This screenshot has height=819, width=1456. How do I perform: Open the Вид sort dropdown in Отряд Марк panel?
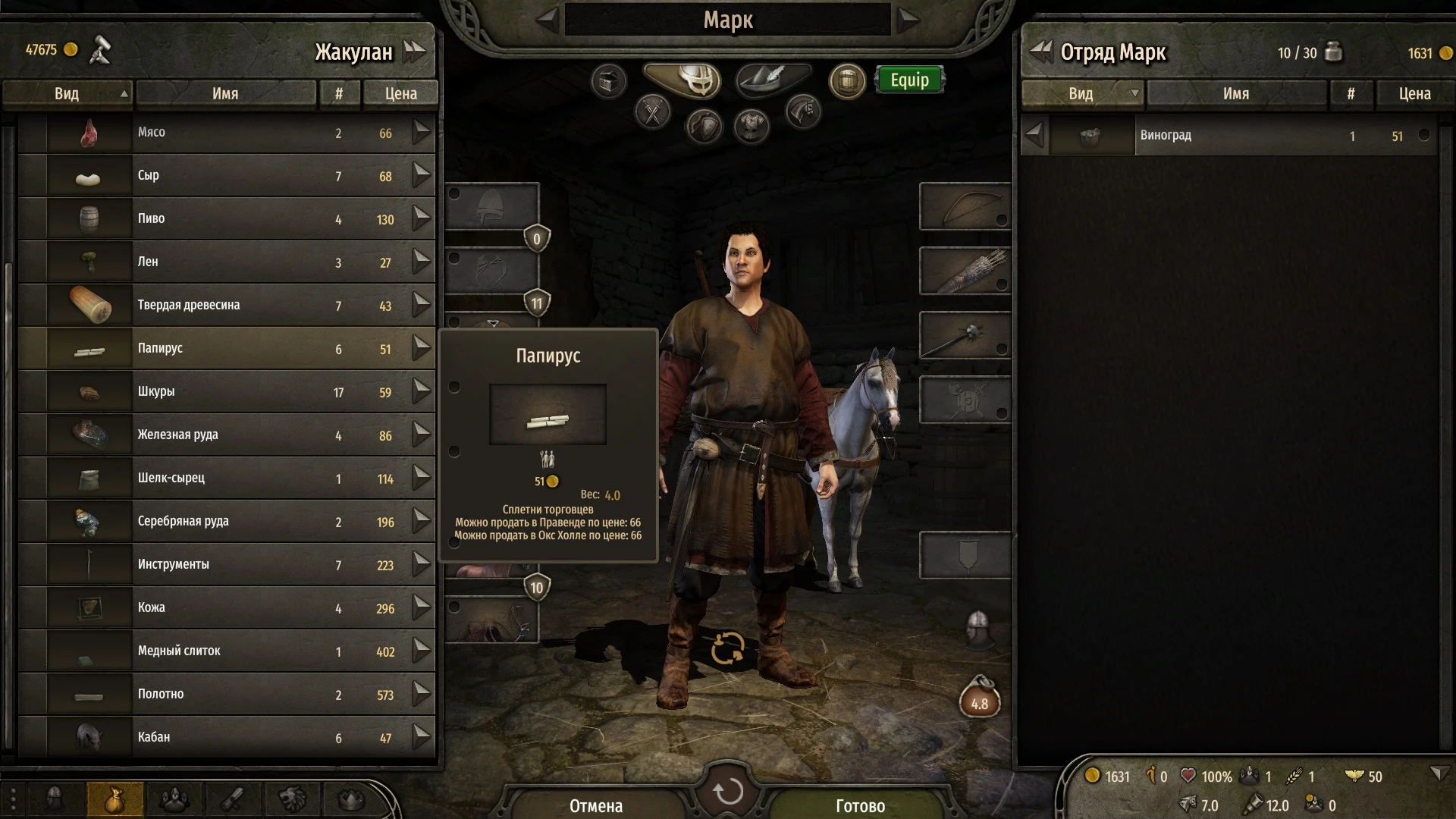pyautogui.click(x=1082, y=93)
